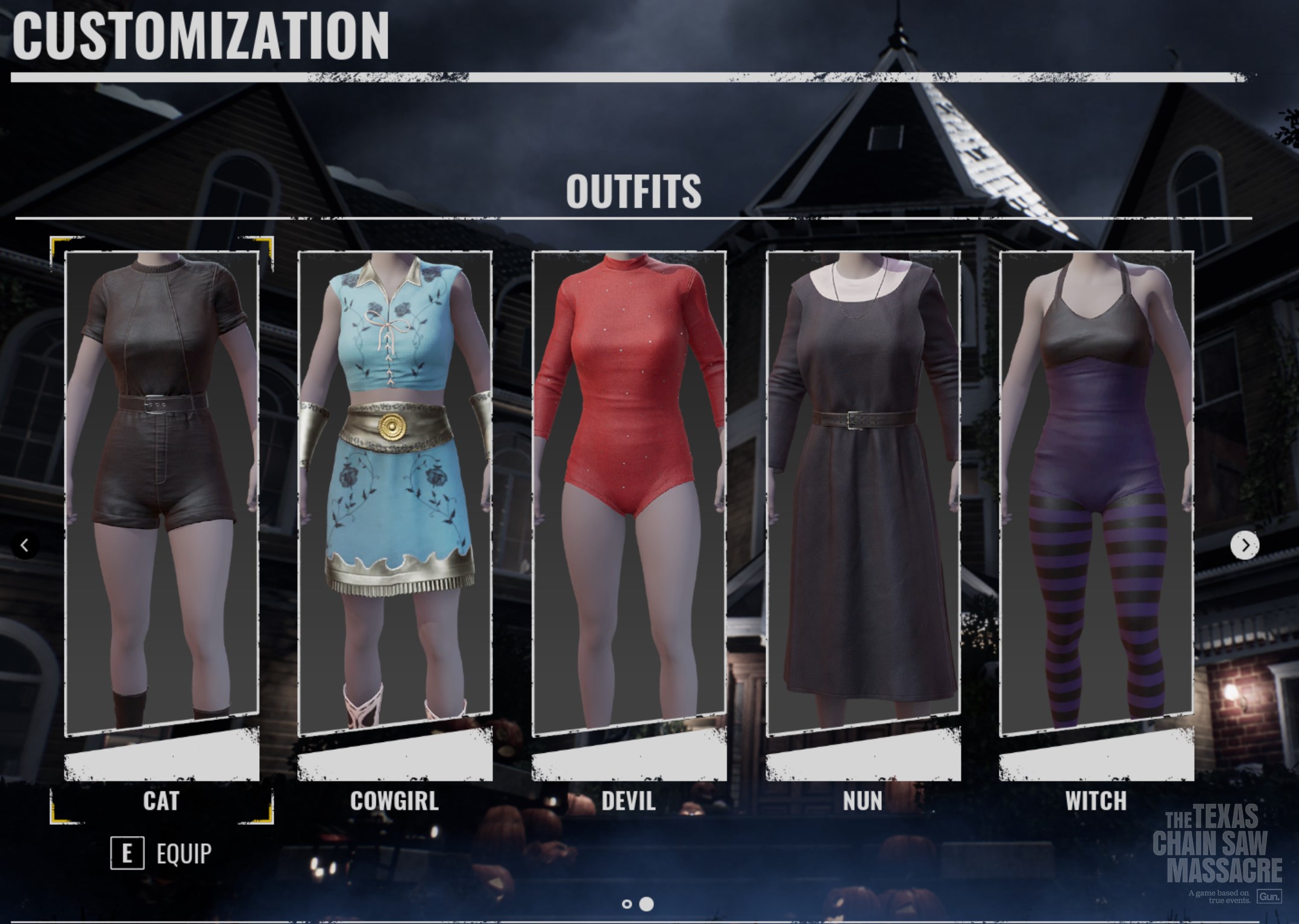Select the first page indicator dot
The image size is (1299, 924).
click(x=627, y=902)
